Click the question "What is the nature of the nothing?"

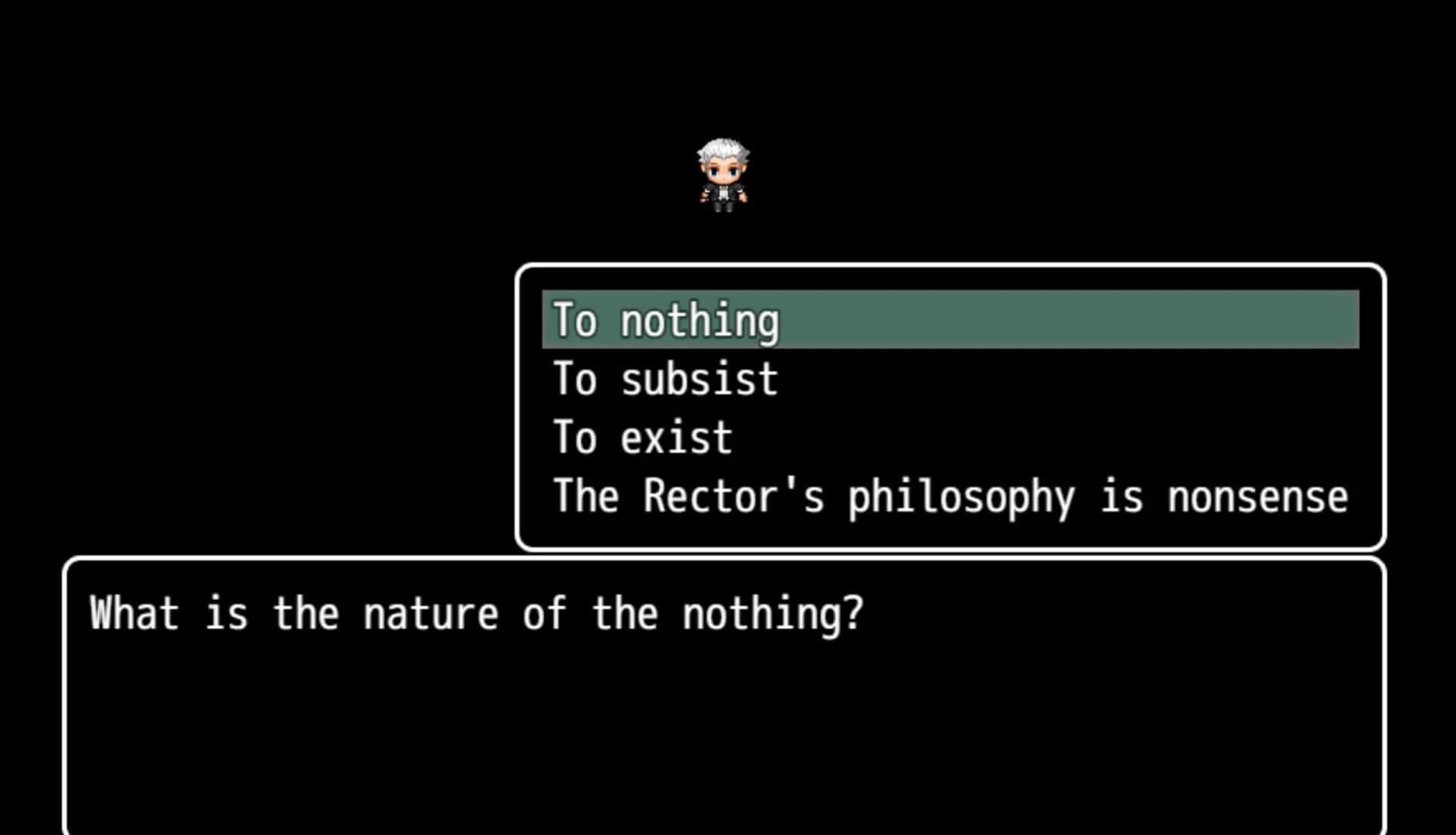(x=475, y=612)
